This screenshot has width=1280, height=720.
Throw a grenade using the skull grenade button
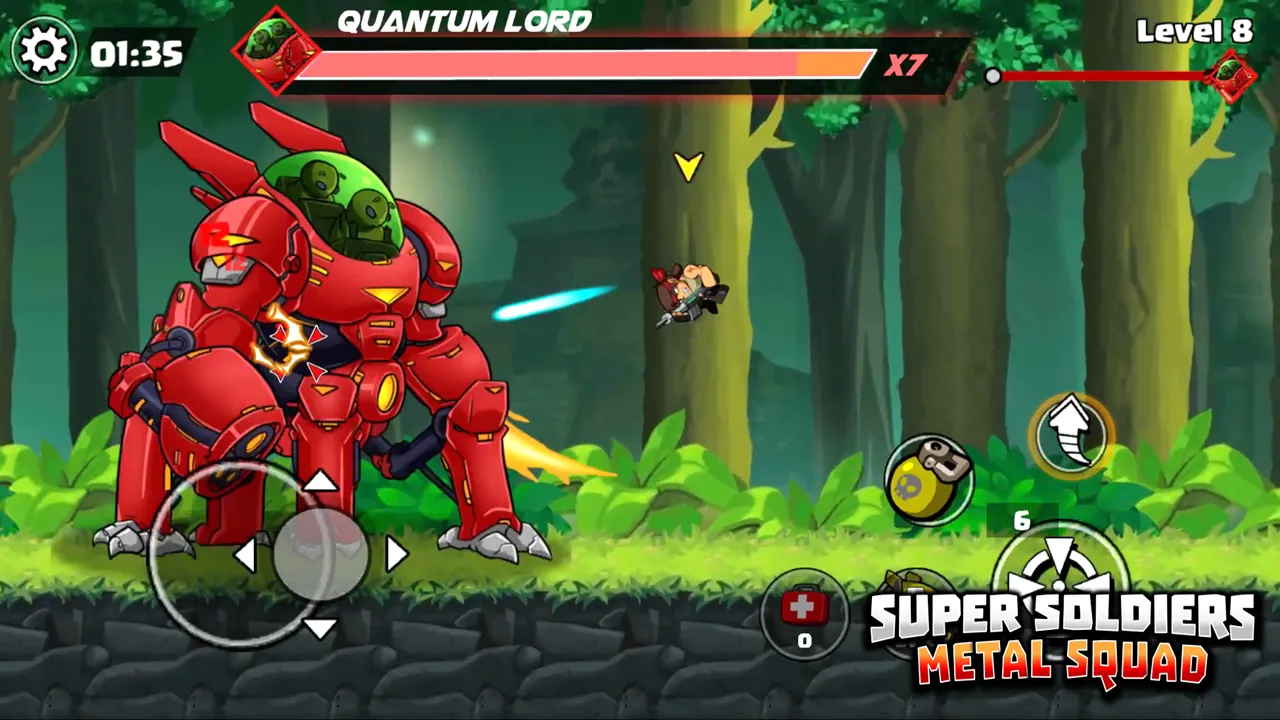[x=930, y=480]
